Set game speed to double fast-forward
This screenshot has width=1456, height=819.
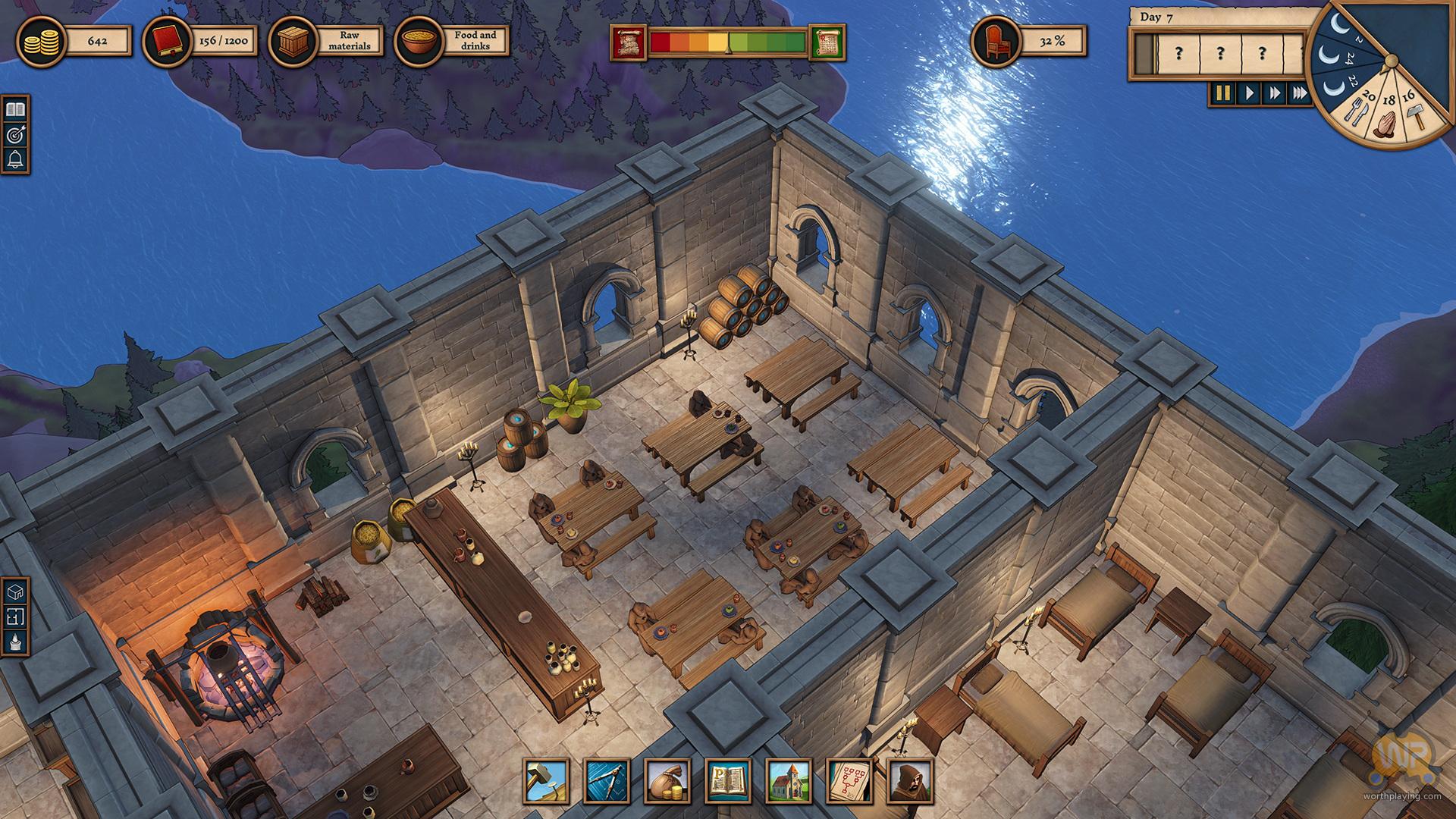[x=1274, y=93]
